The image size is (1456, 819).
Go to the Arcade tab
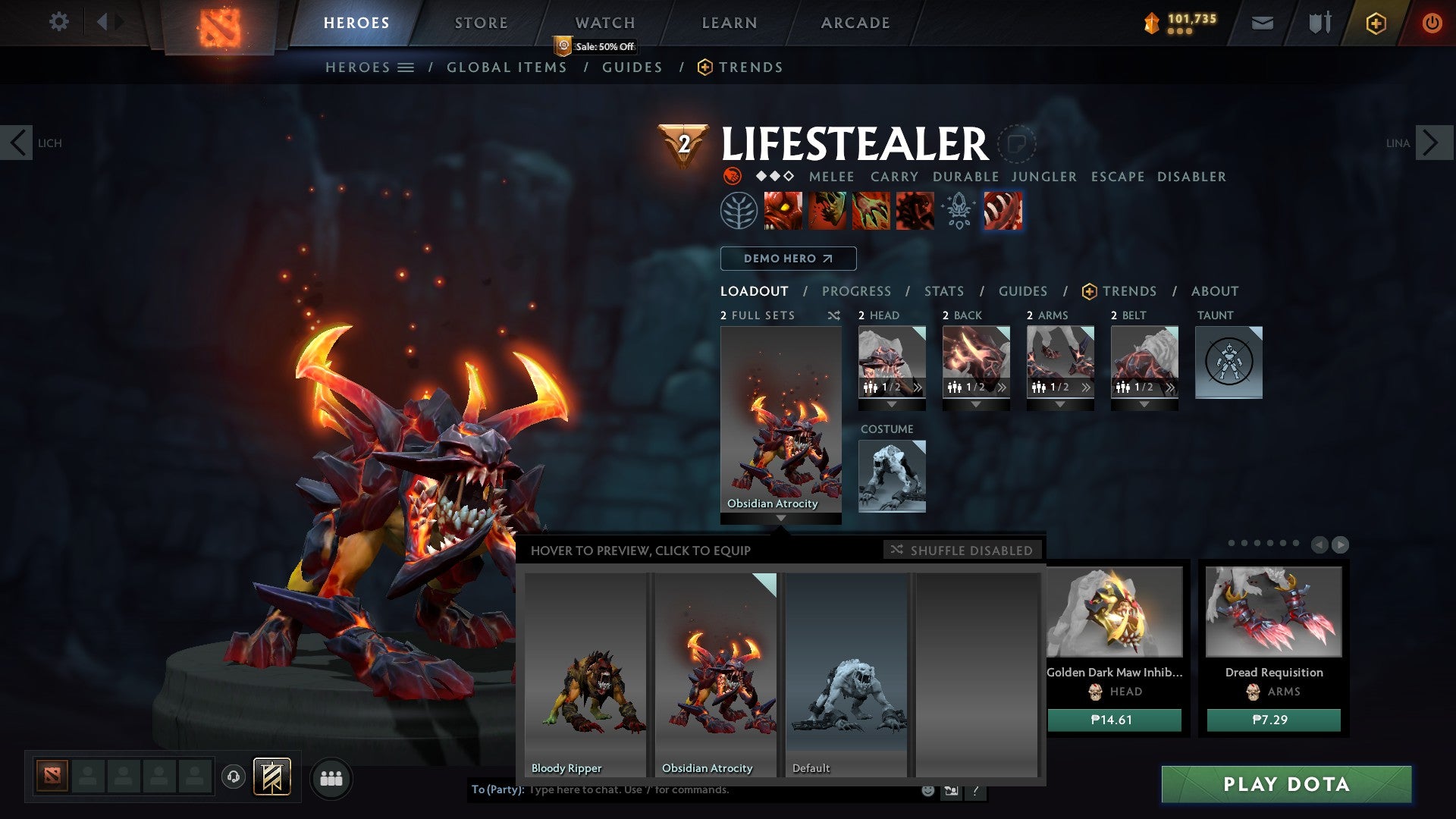855,23
